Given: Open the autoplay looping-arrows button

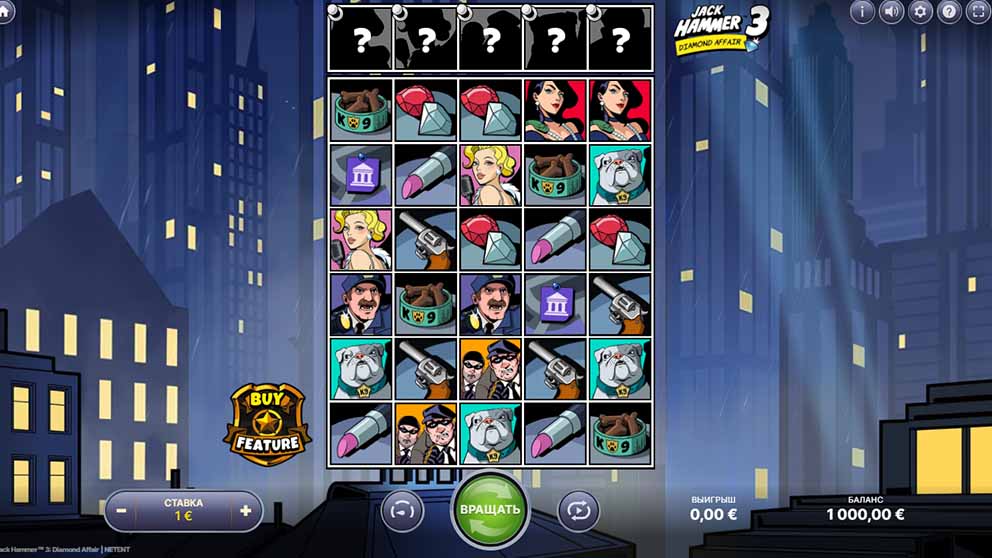Looking at the screenshot, I should (x=578, y=510).
